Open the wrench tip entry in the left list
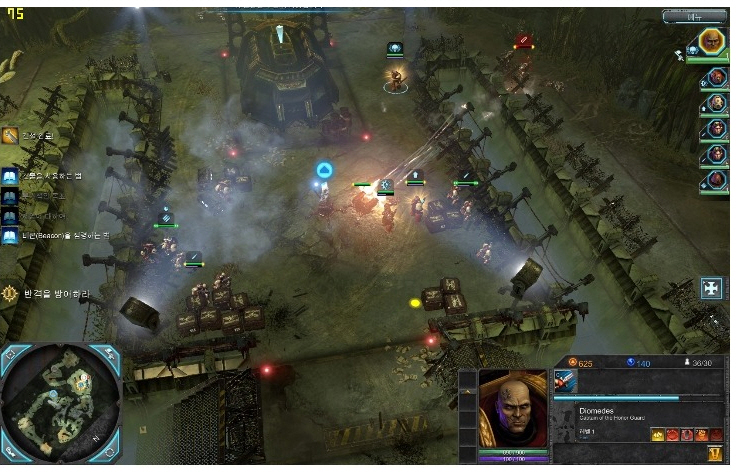This screenshot has width=743, height=474. (x=10, y=136)
